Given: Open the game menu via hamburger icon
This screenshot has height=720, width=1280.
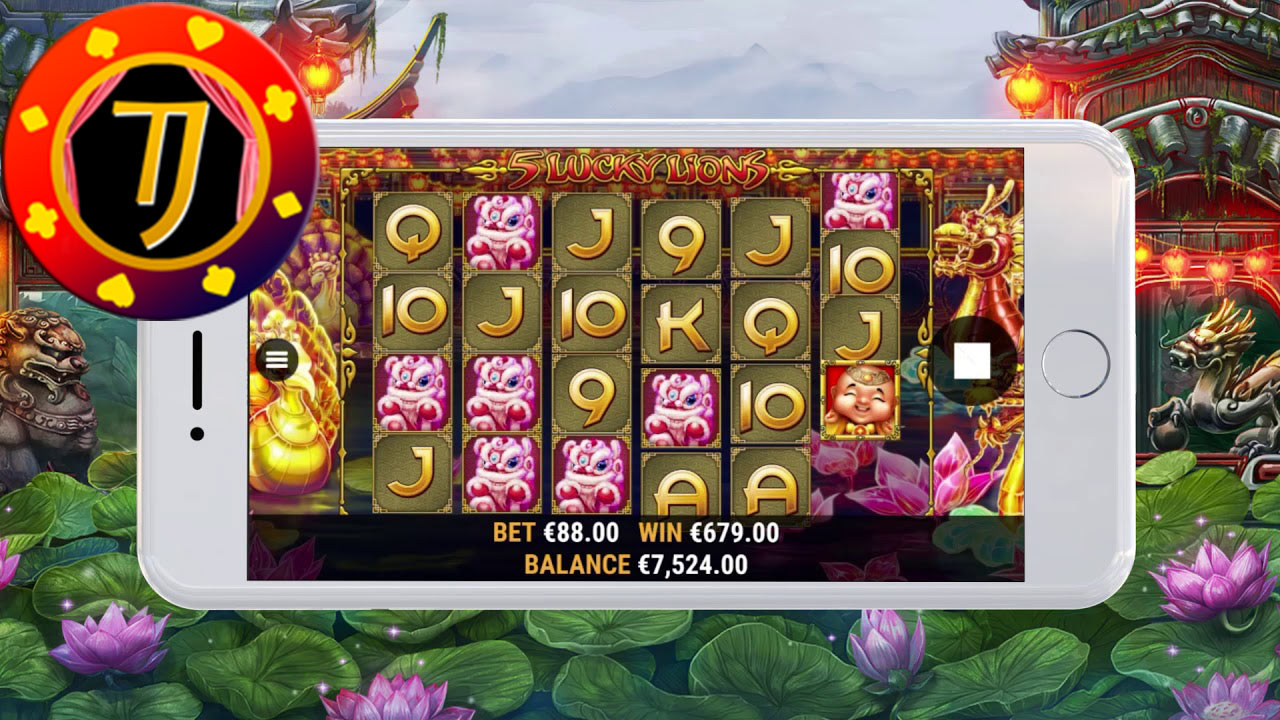Looking at the screenshot, I should pyautogui.click(x=275, y=357).
